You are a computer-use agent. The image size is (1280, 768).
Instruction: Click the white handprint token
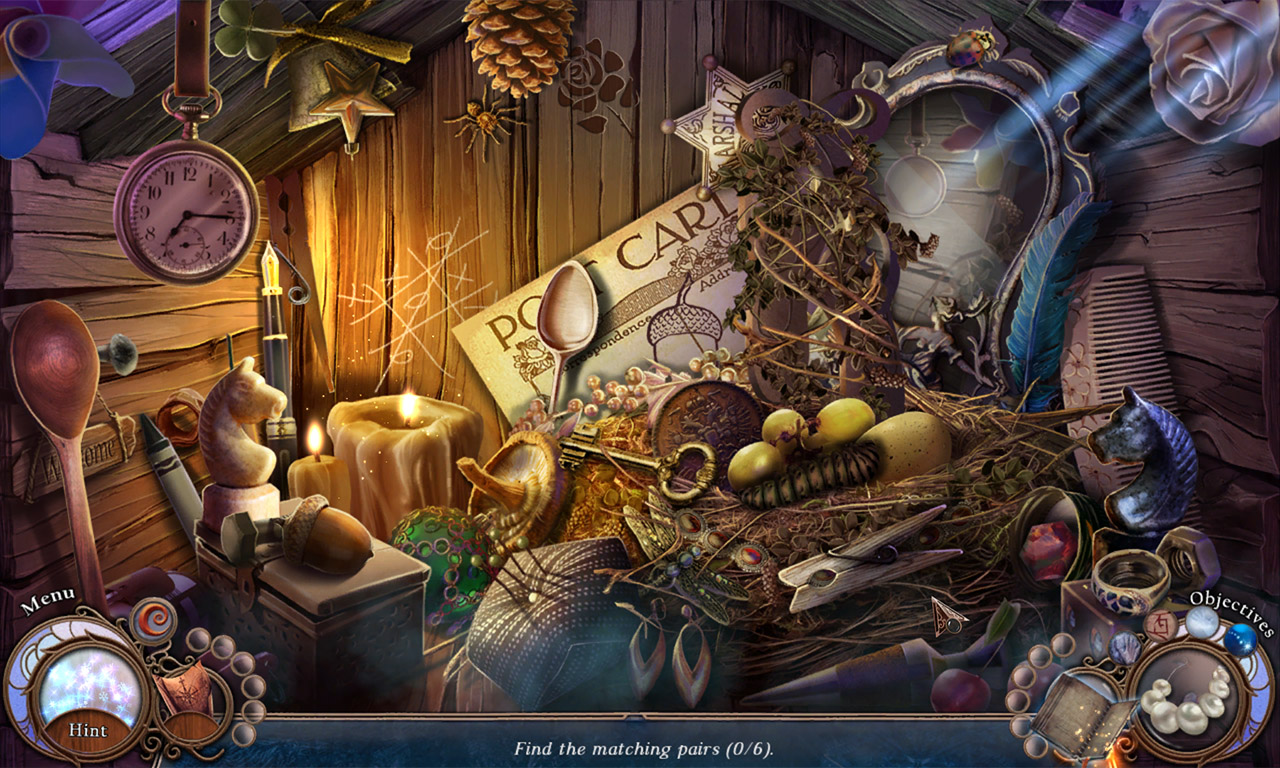1203,624
